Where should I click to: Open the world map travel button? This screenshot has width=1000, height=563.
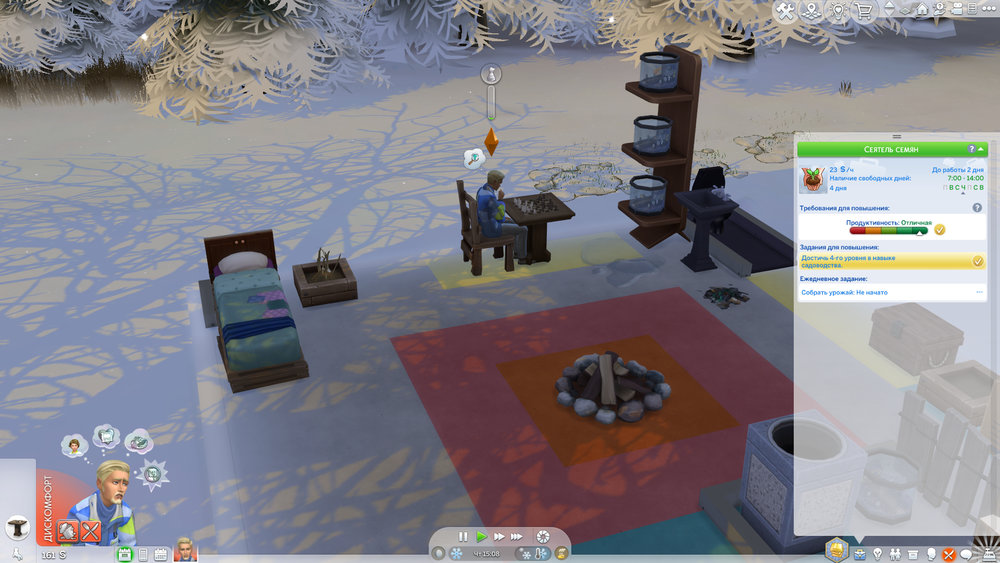[x=813, y=11]
